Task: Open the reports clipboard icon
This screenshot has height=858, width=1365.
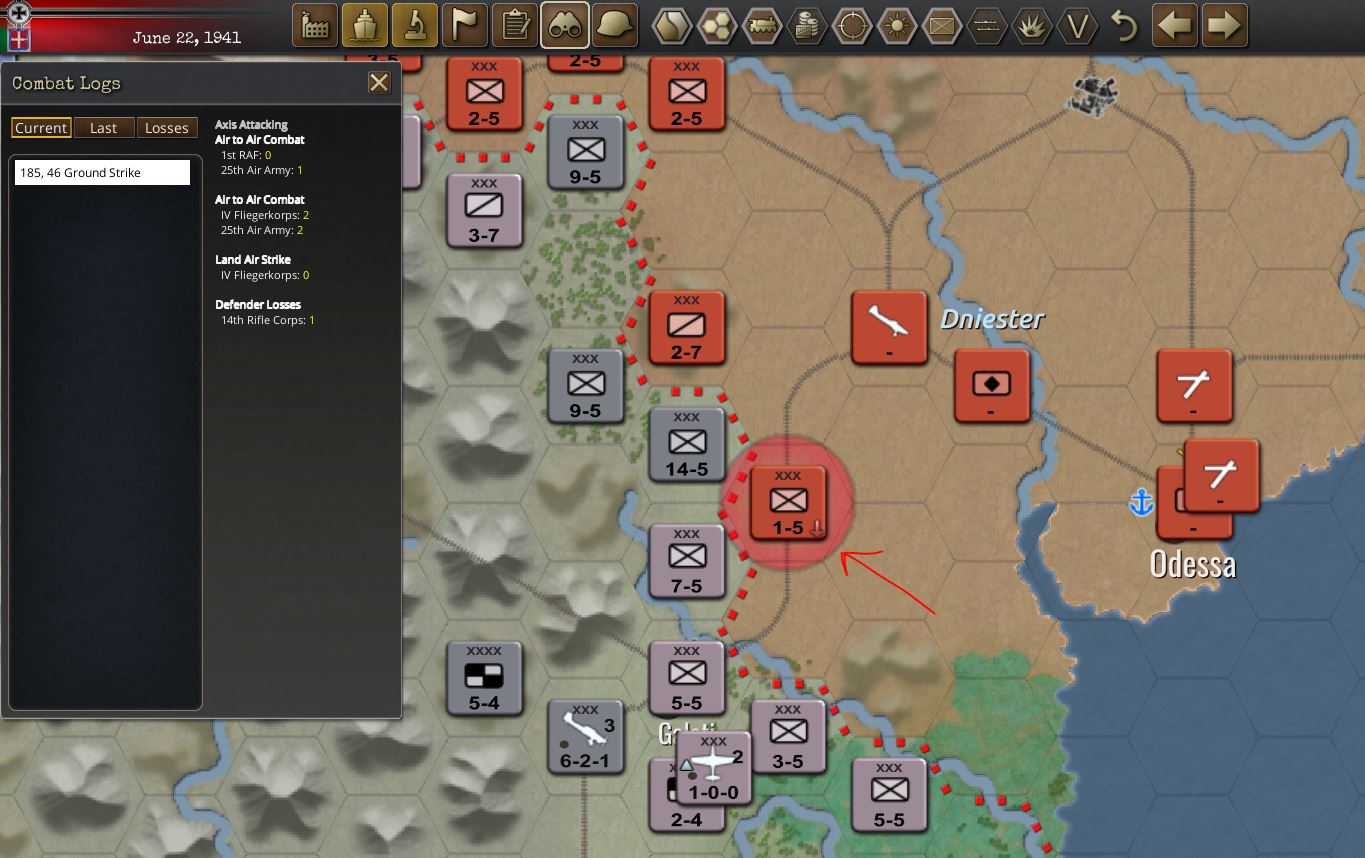Action: [515, 25]
